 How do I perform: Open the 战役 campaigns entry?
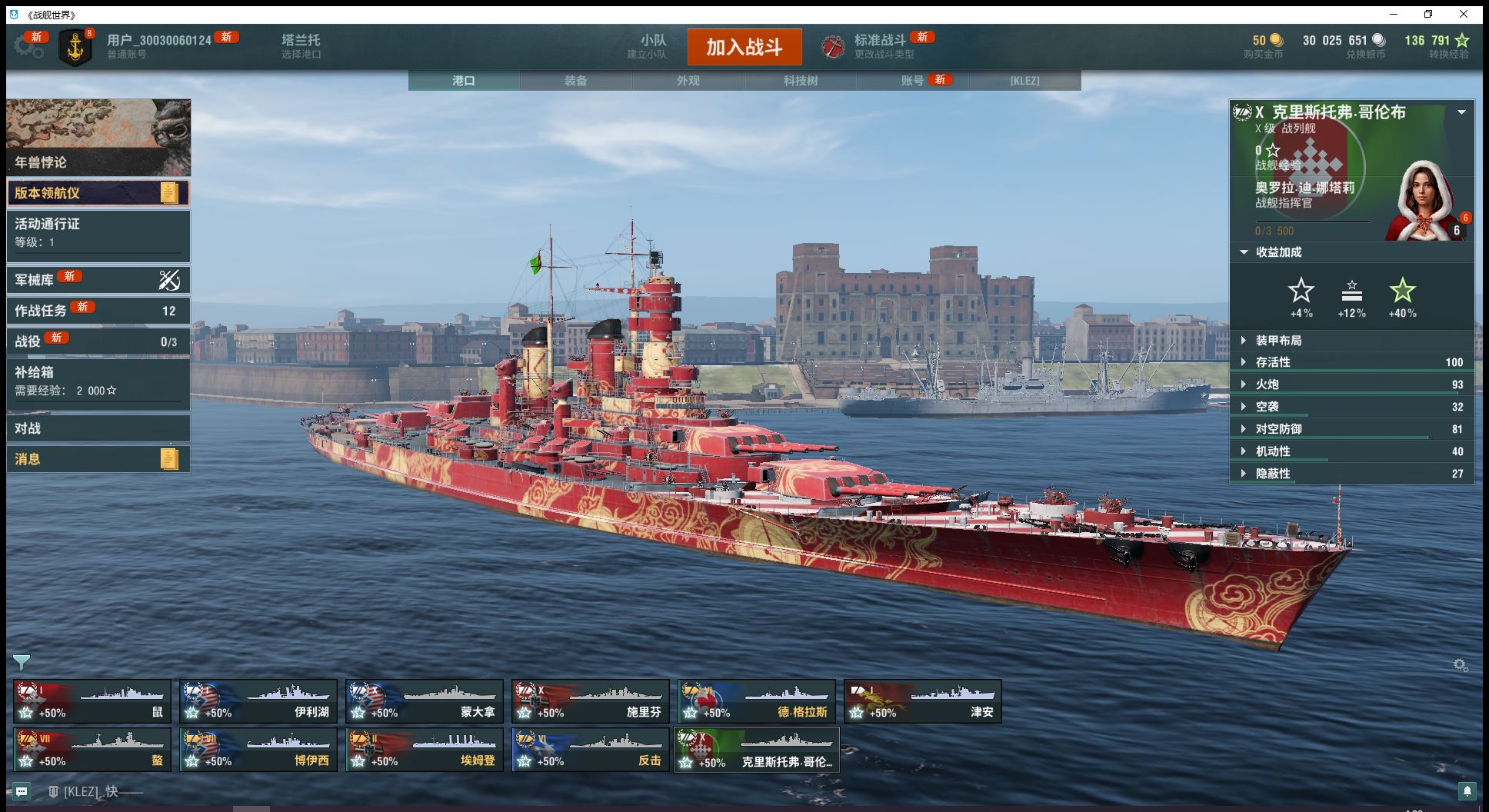[98, 341]
